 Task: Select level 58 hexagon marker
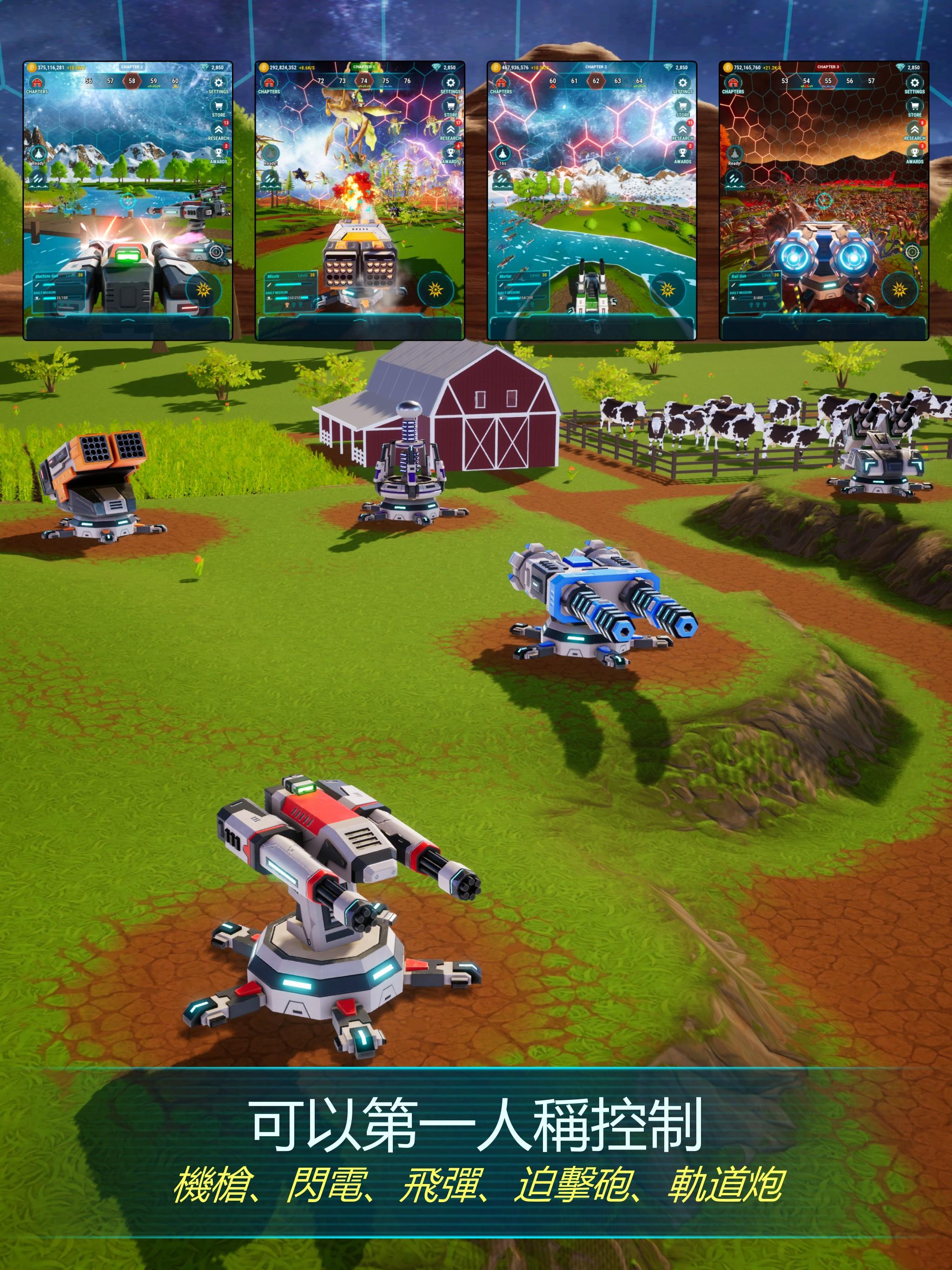coord(132,81)
